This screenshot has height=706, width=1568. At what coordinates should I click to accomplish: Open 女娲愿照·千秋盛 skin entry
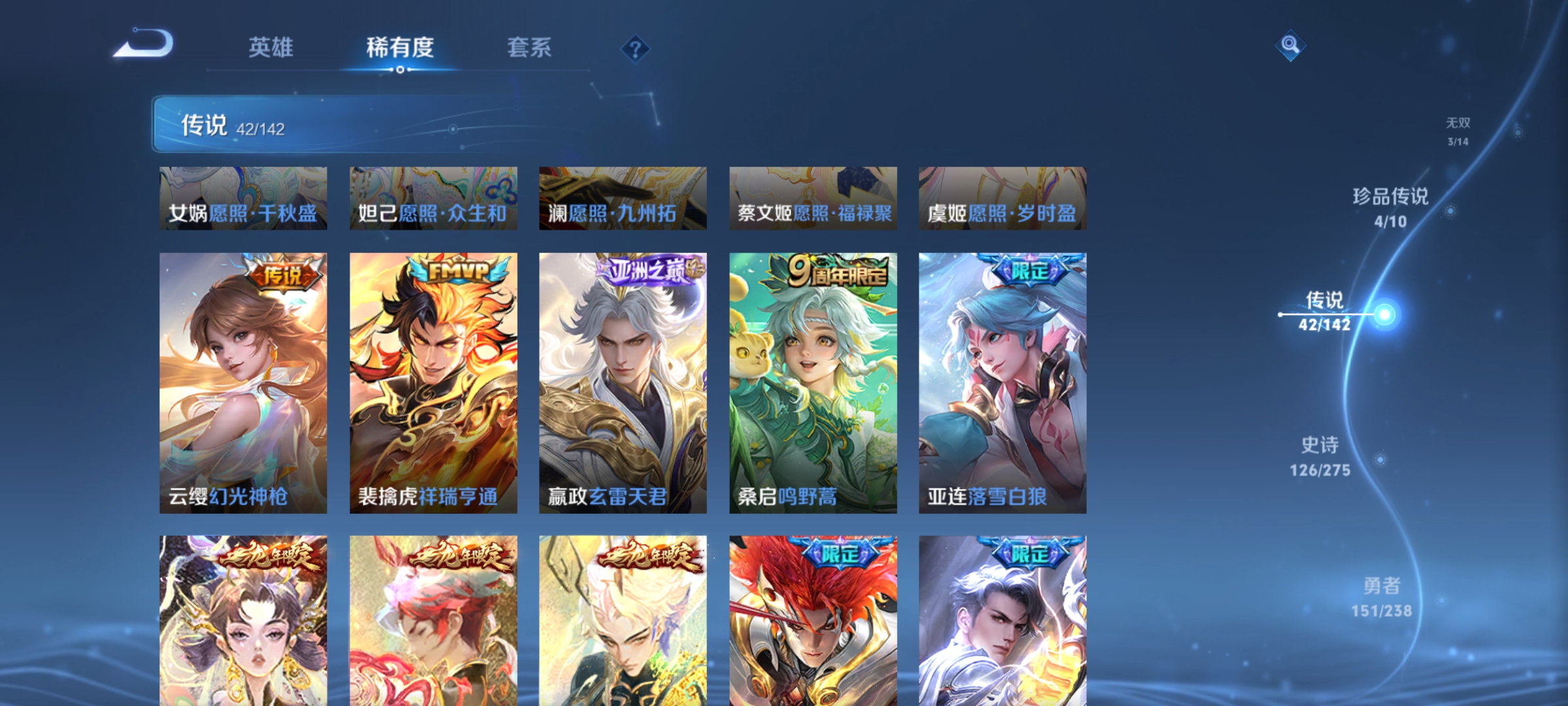tap(244, 197)
